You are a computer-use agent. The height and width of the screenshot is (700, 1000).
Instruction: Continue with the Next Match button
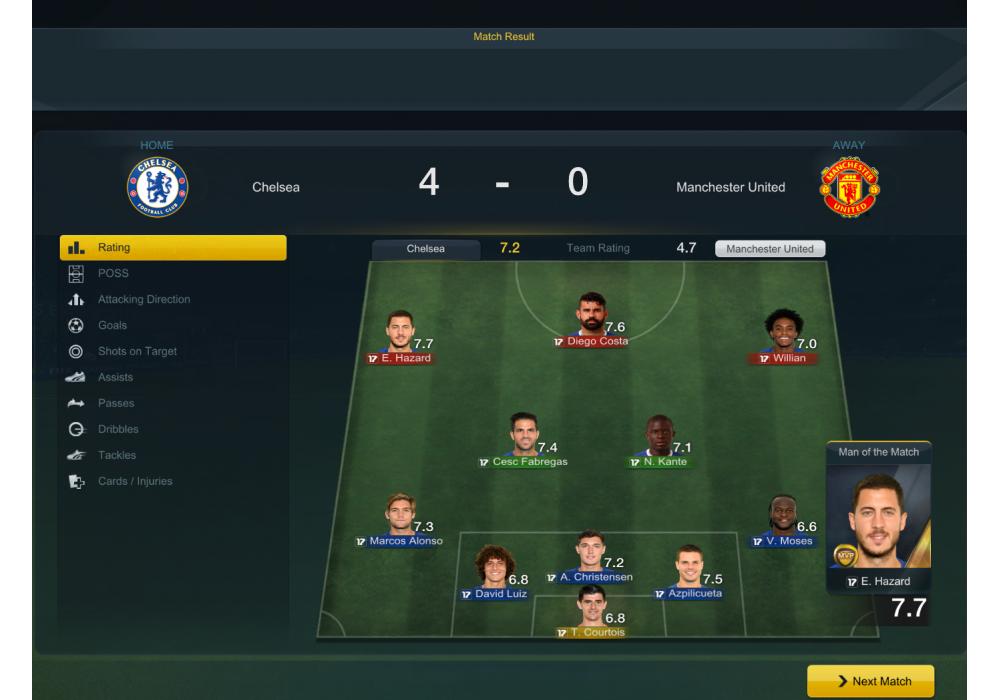(x=870, y=681)
